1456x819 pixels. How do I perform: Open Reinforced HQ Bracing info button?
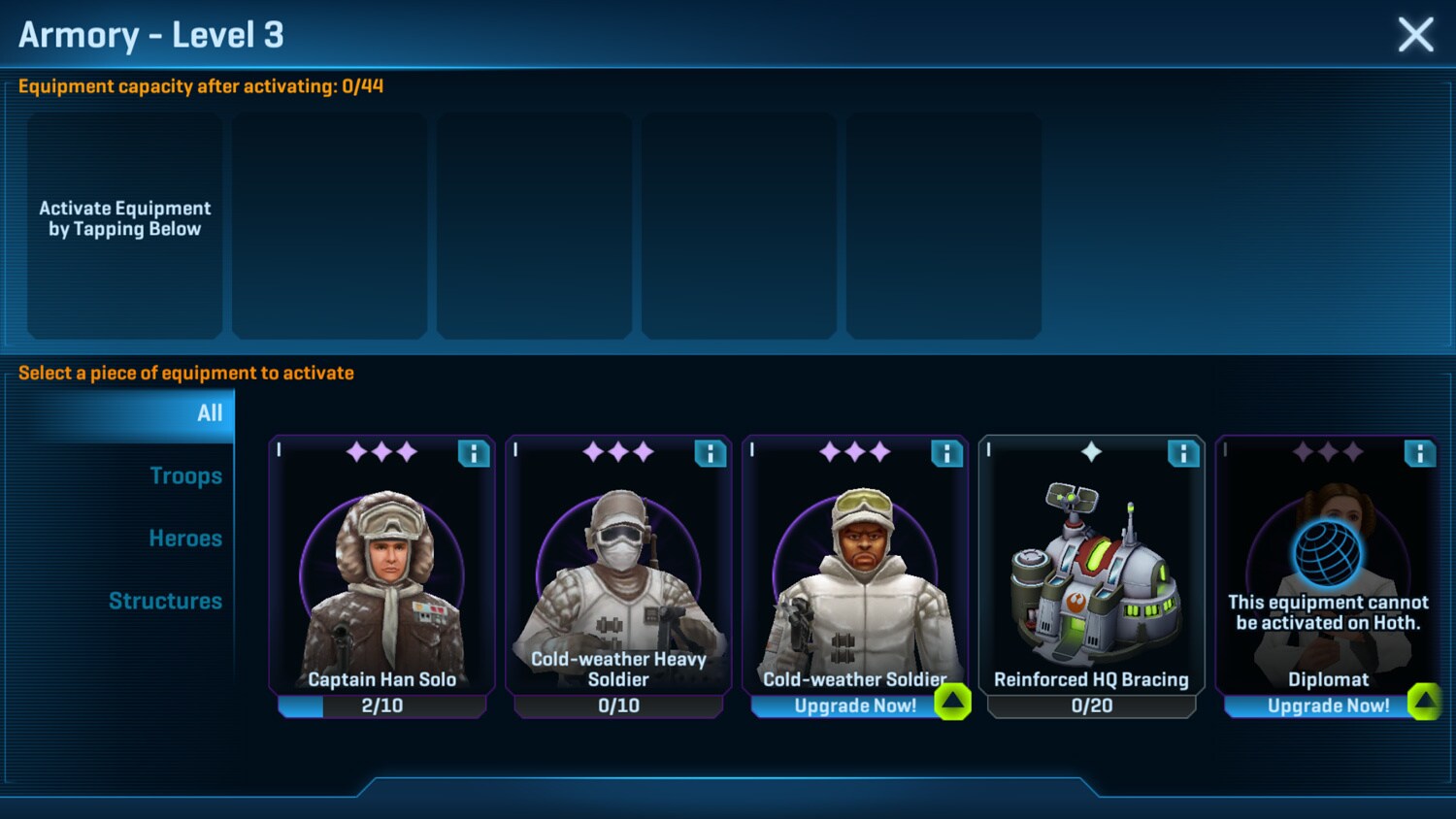1183,453
